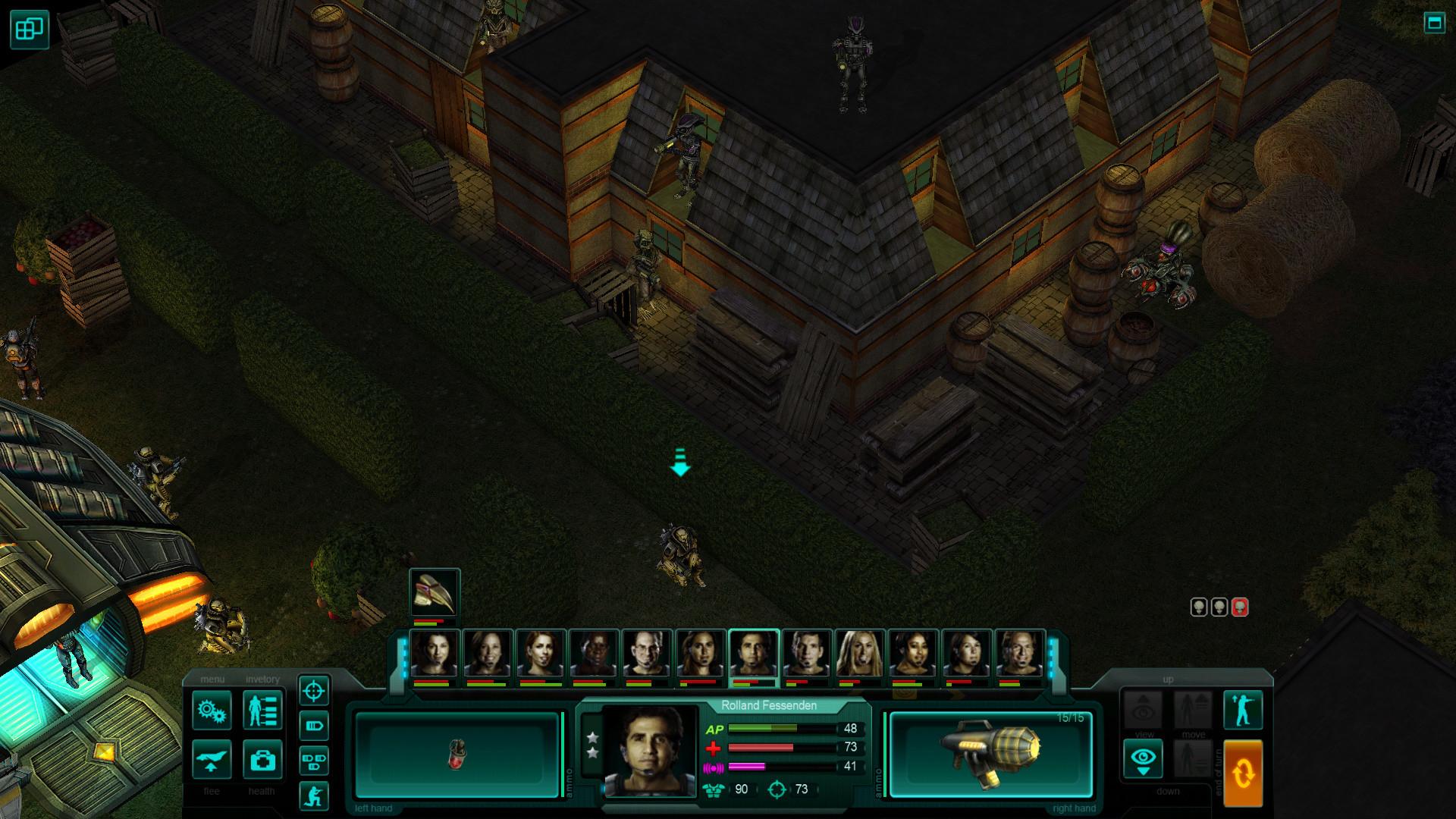Open the gear settings menu
The height and width of the screenshot is (819, 1456).
tap(212, 710)
